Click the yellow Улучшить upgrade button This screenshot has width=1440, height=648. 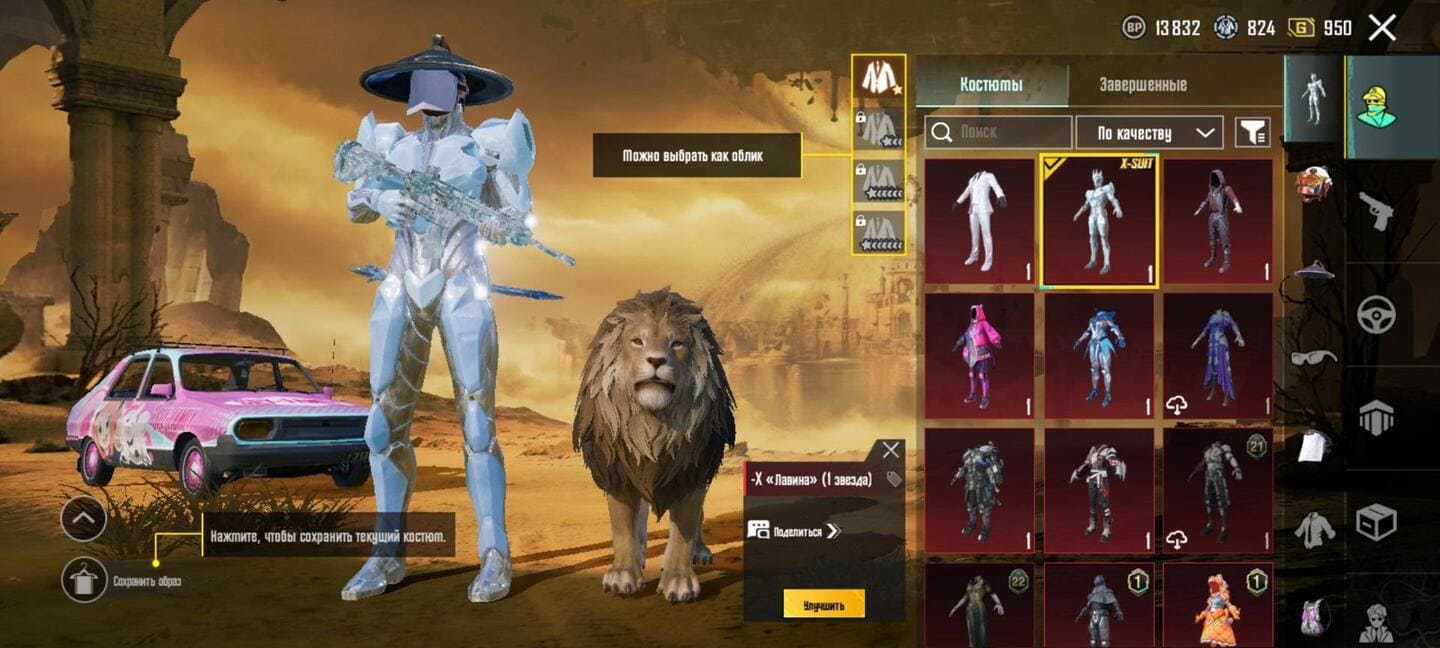coord(823,604)
